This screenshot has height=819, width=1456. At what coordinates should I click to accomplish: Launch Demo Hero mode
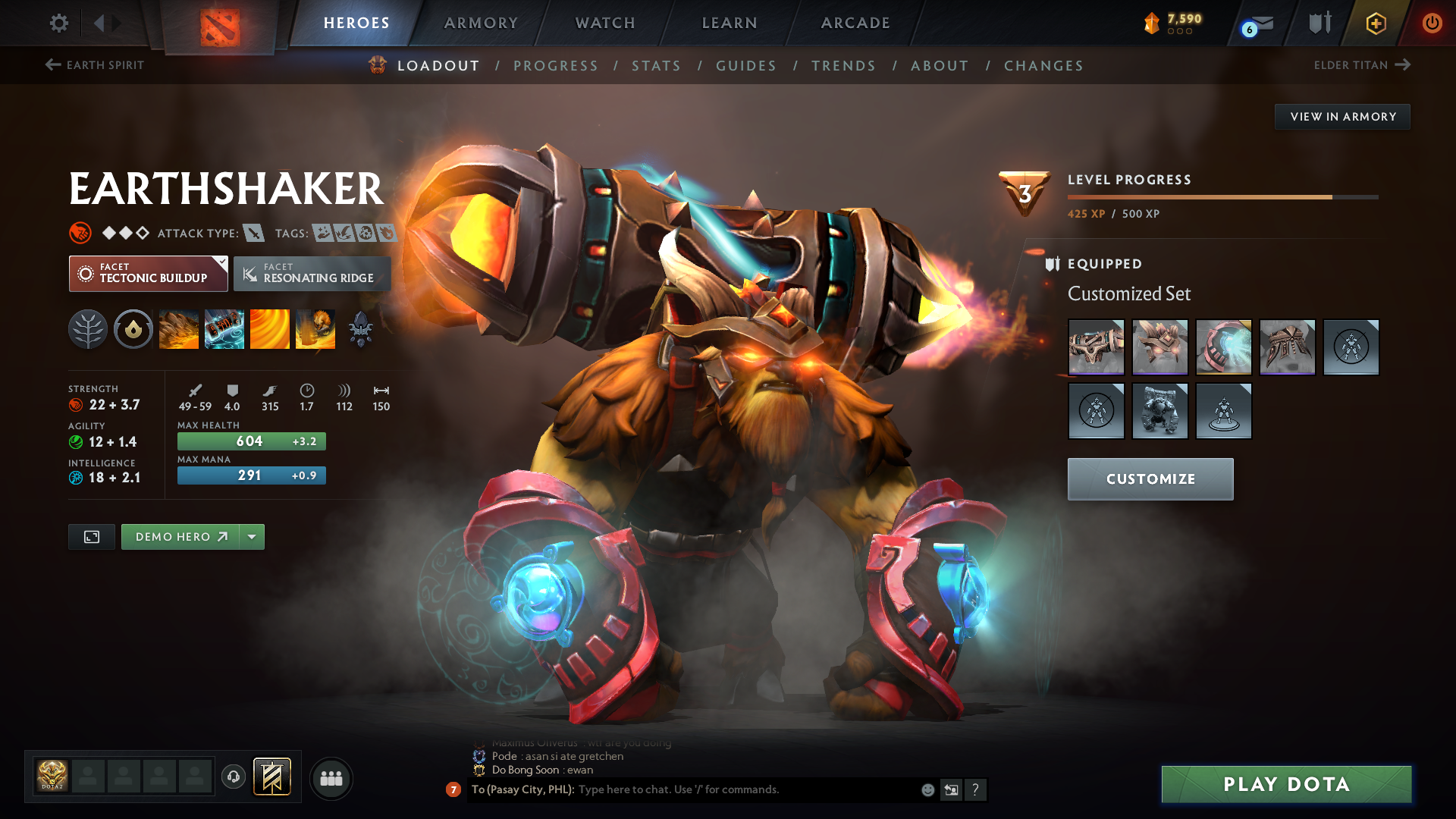tap(180, 537)
